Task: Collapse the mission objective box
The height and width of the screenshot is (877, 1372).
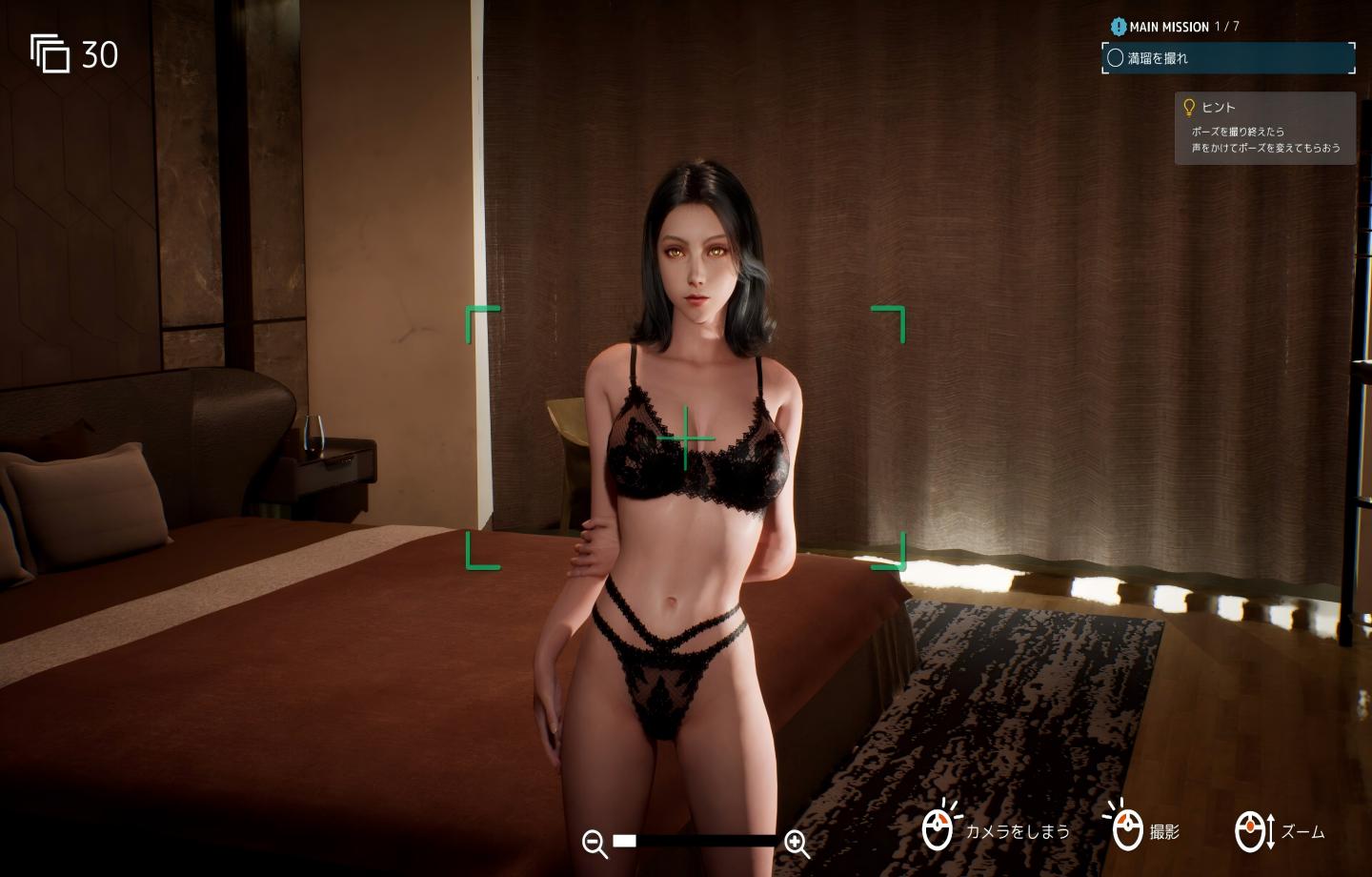Action: (x=1228, y=58)
